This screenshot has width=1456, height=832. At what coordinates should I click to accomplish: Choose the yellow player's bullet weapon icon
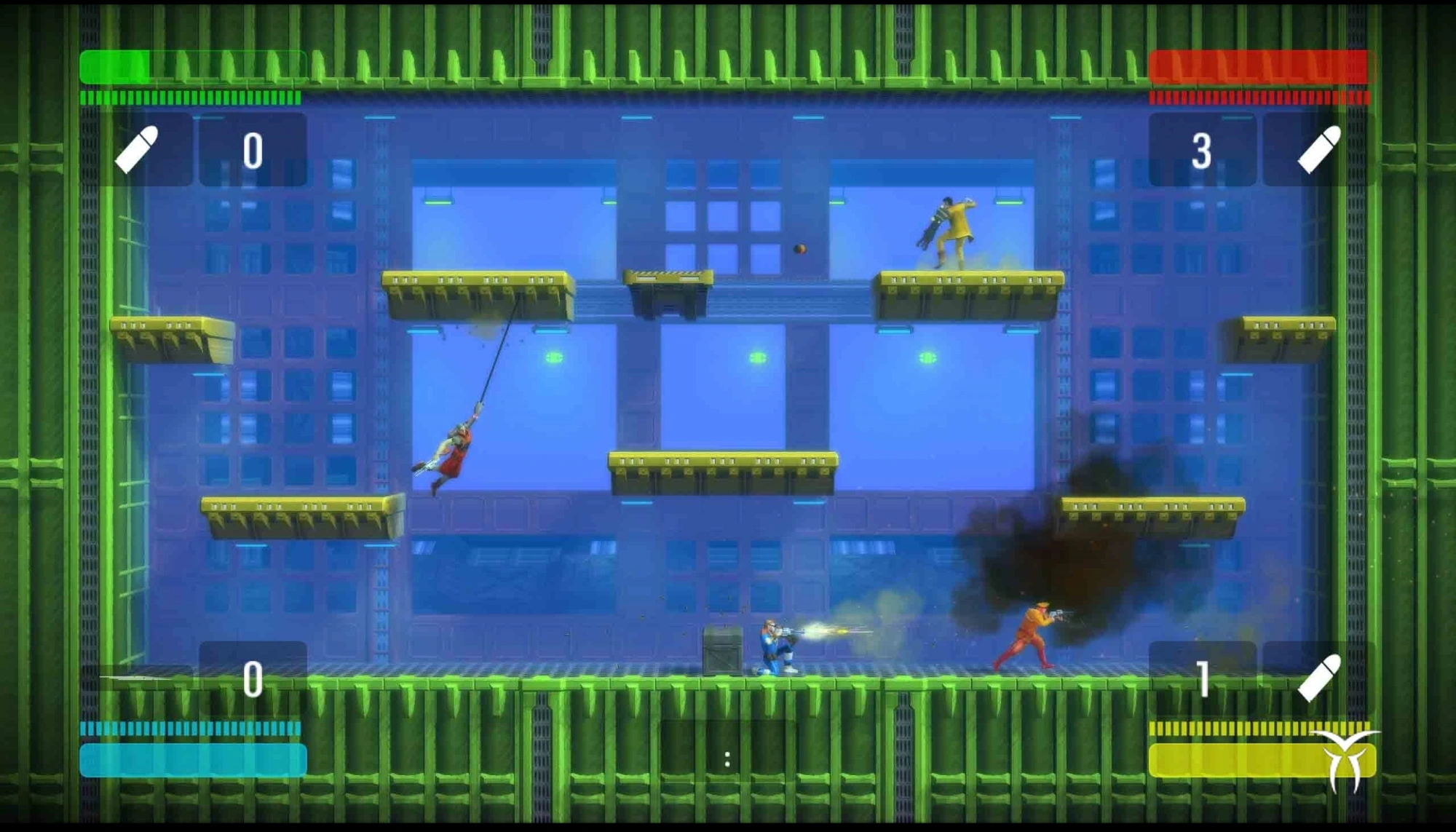click(x=1319, y=678)
